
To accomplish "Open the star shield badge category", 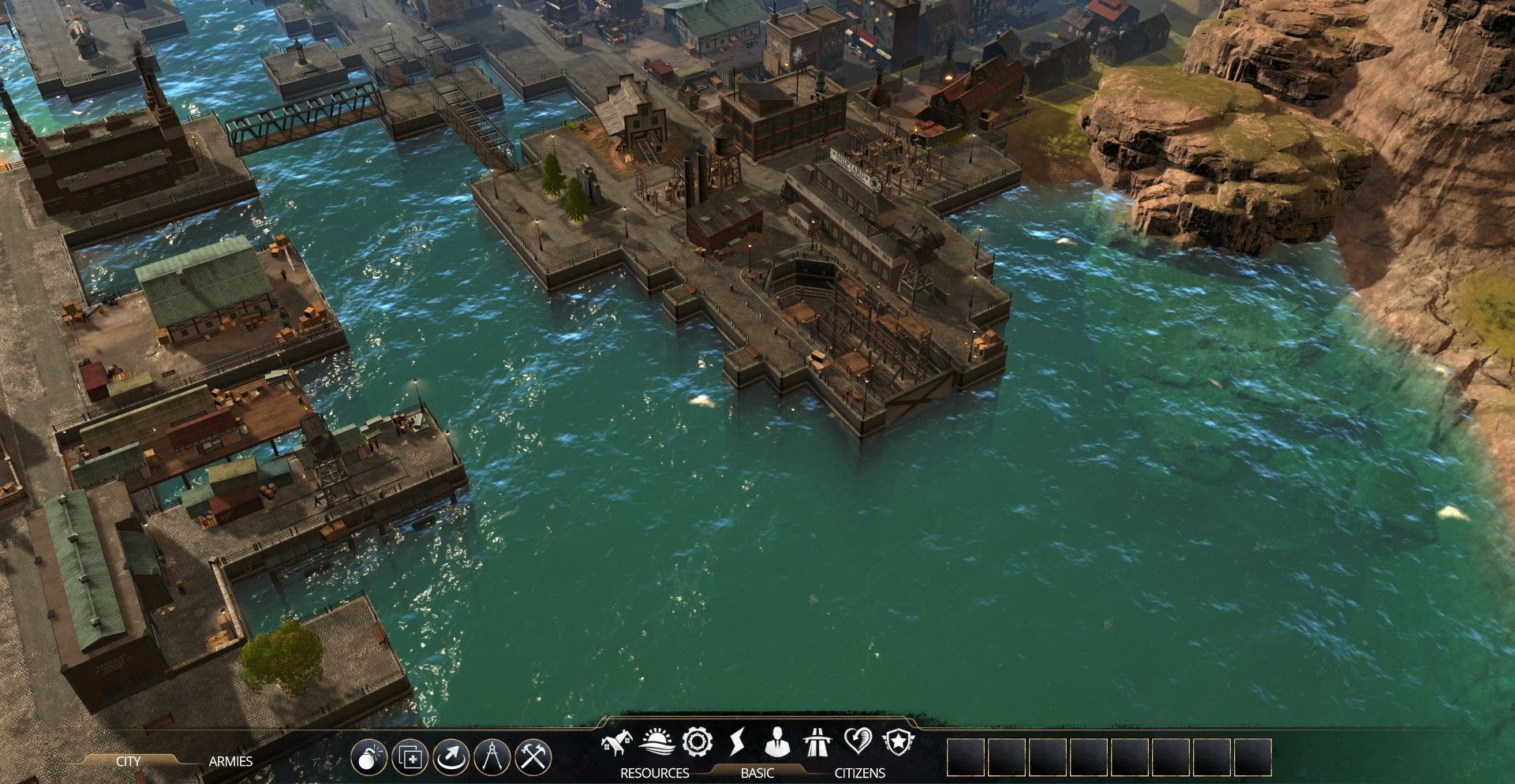I will click(x=898, y=742).
